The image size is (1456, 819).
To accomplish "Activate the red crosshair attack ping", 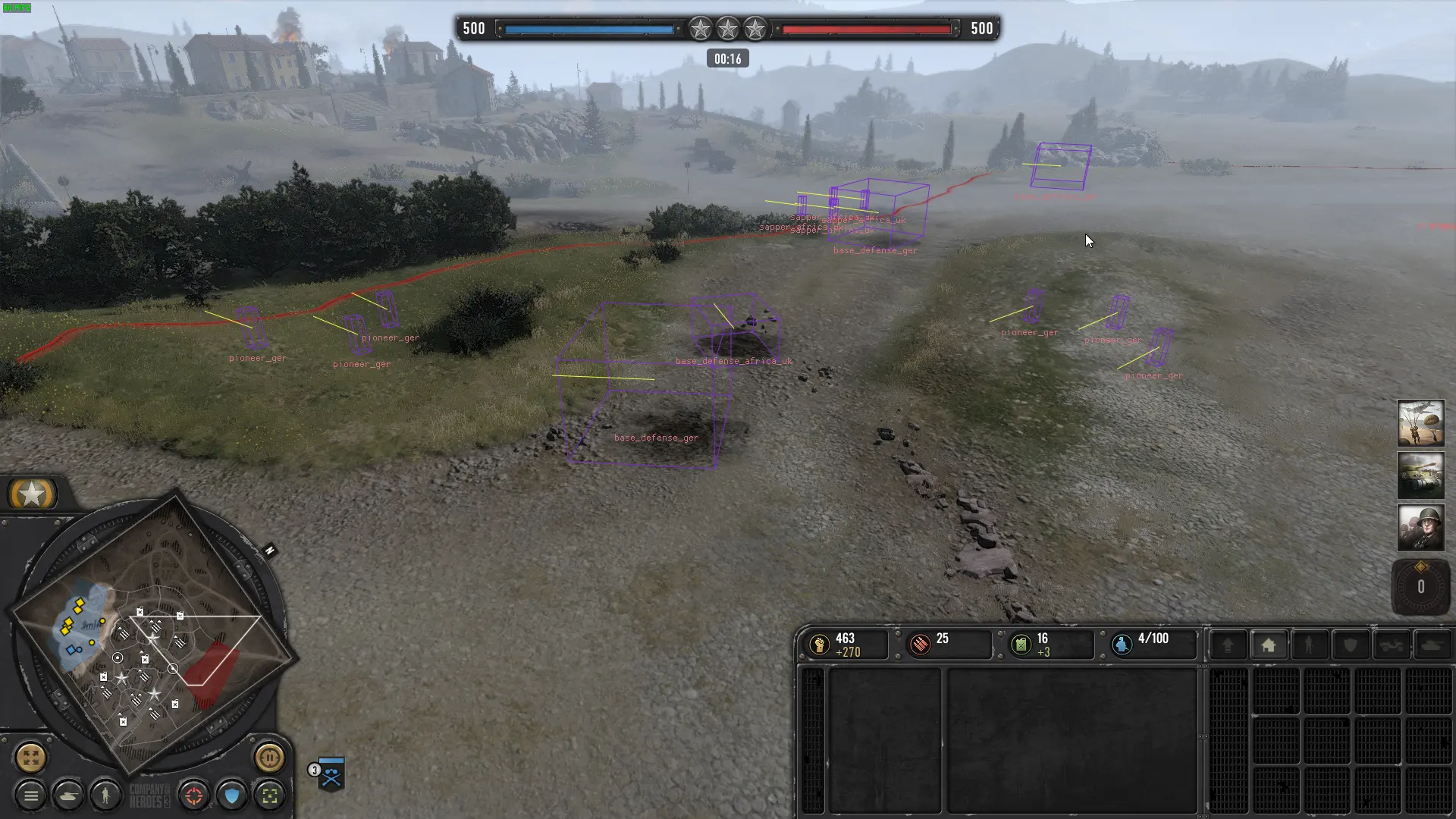I will coord(194,795).
